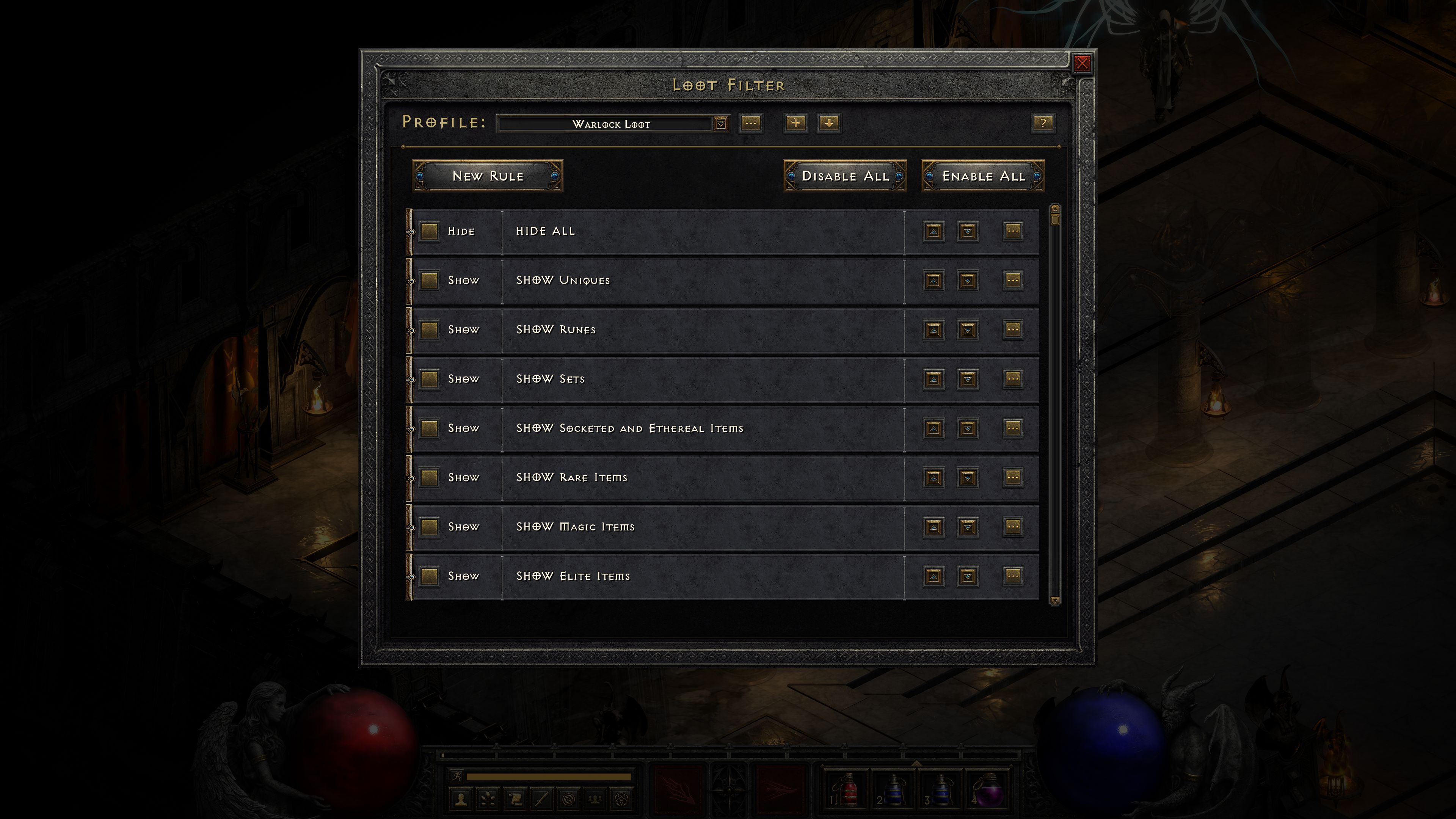Expand the SHOW Rare Items rule with its down arrow

(x=968, y=478)
